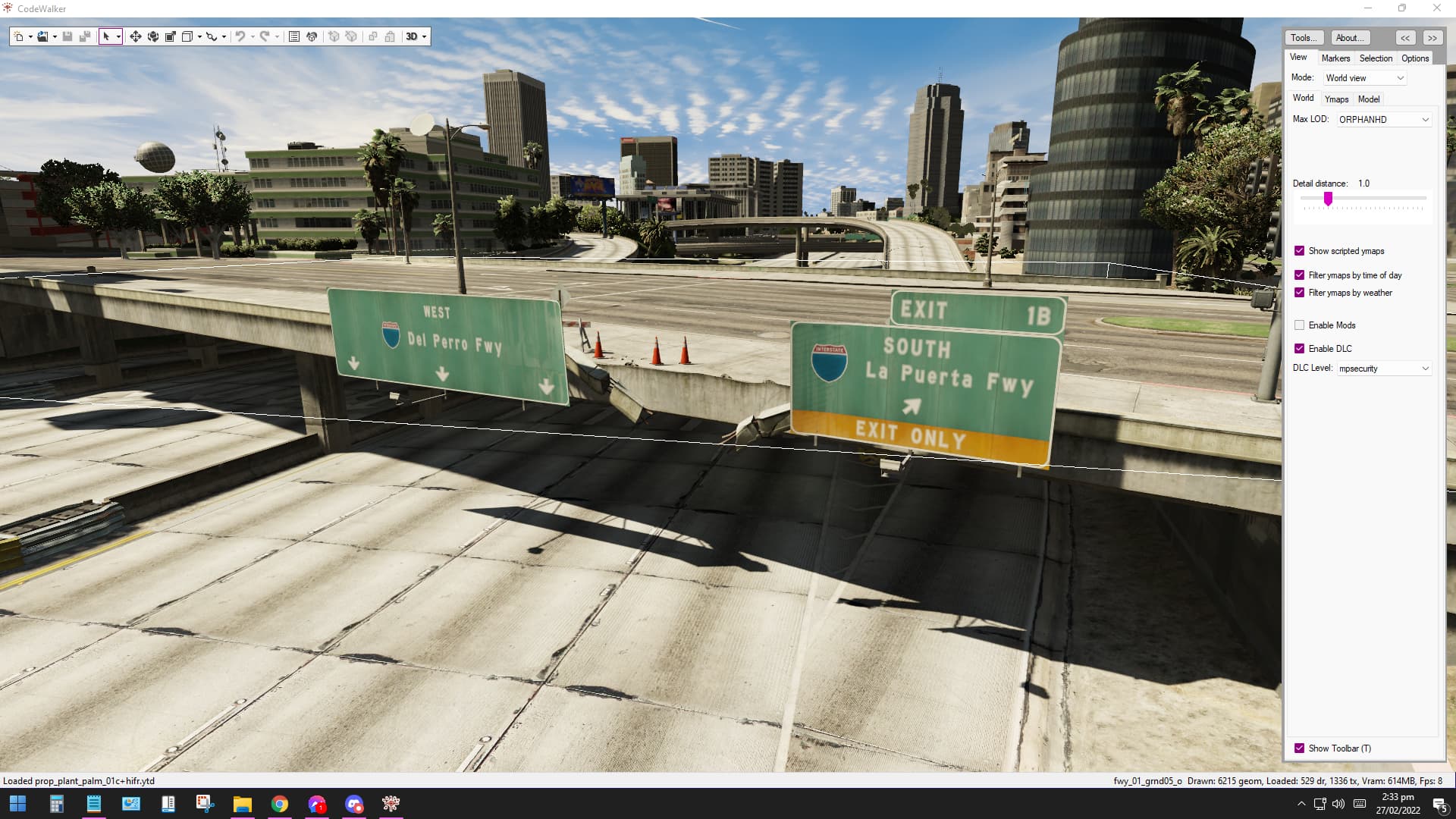Open a file with the Open icon
This screenshot has width=1456, height=819.
[43, 36]
